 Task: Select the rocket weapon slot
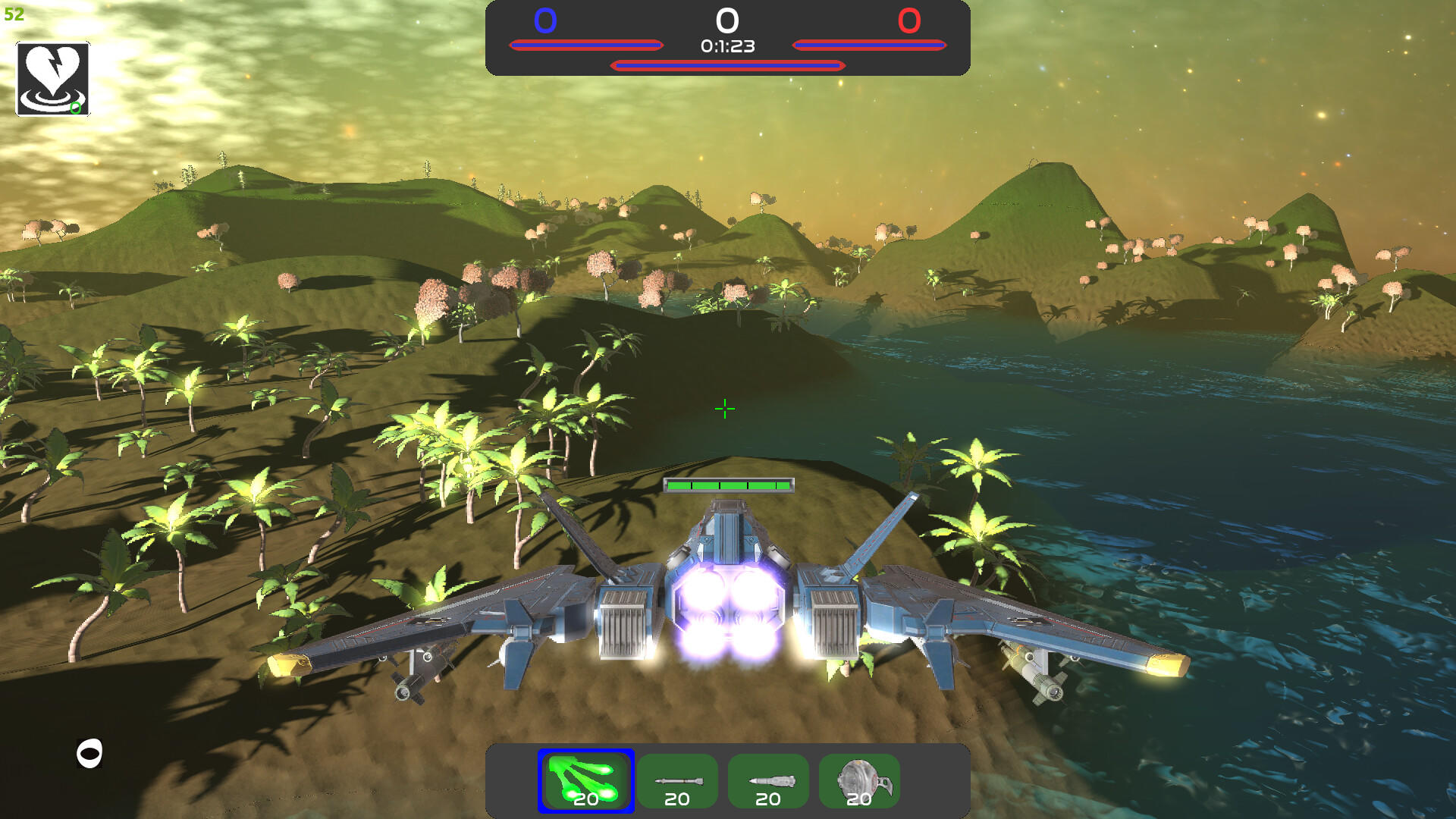tap(768, 780)
